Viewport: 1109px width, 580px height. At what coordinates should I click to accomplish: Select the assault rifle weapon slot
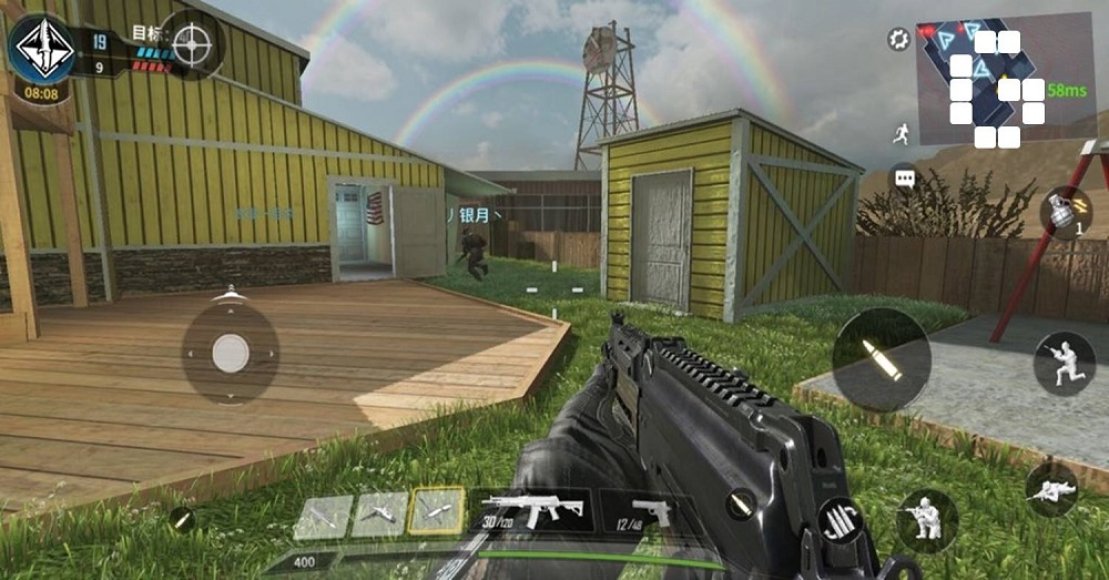(535, 512)
